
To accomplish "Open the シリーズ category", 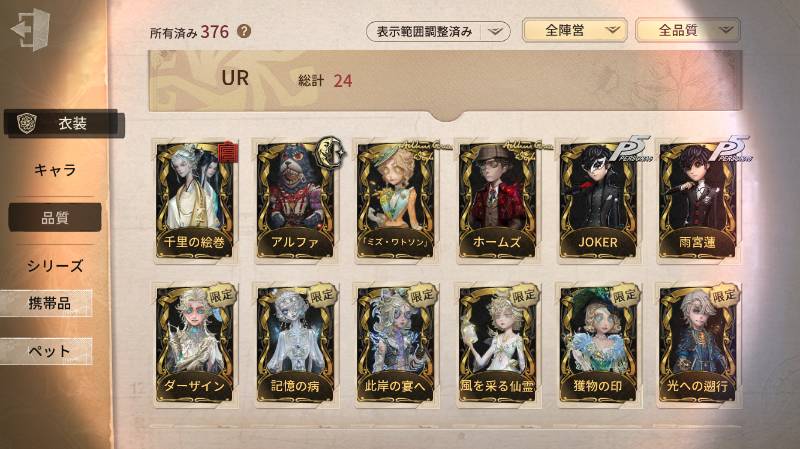I will pyautogui.click(x=55, y=265).
